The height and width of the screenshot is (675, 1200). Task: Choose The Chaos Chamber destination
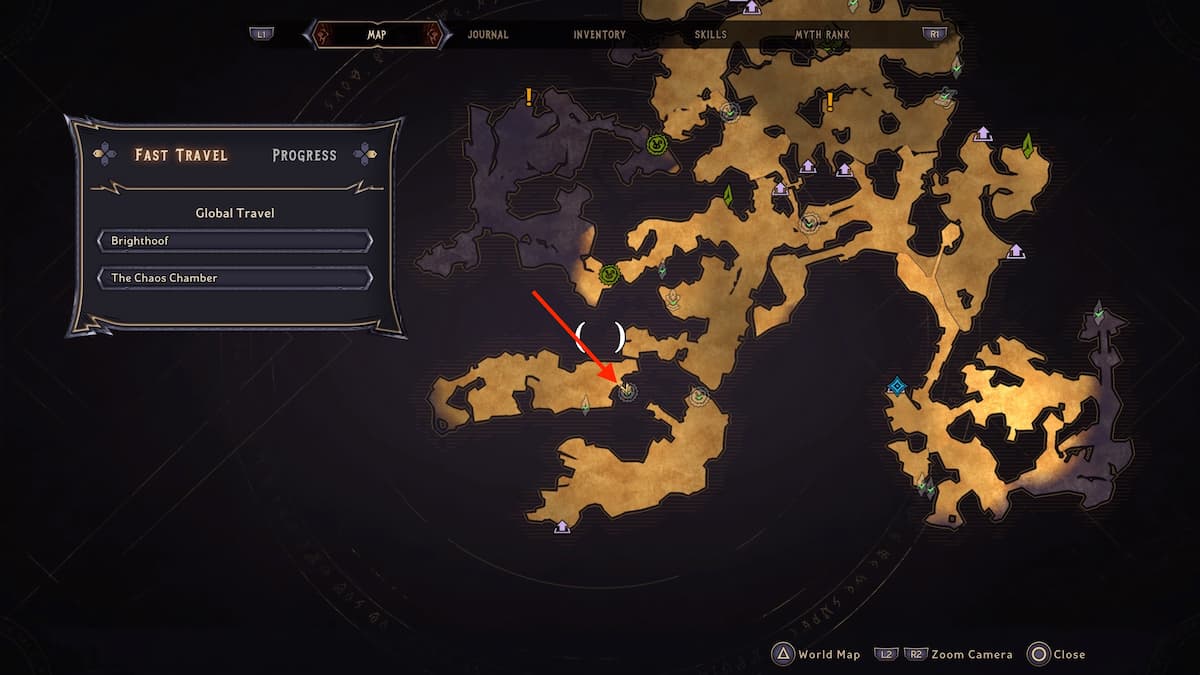235,278
